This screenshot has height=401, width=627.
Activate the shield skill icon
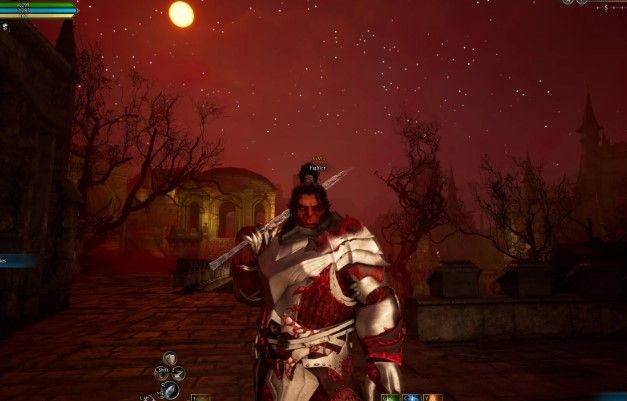pyautogui.click(x=169, y=357)
